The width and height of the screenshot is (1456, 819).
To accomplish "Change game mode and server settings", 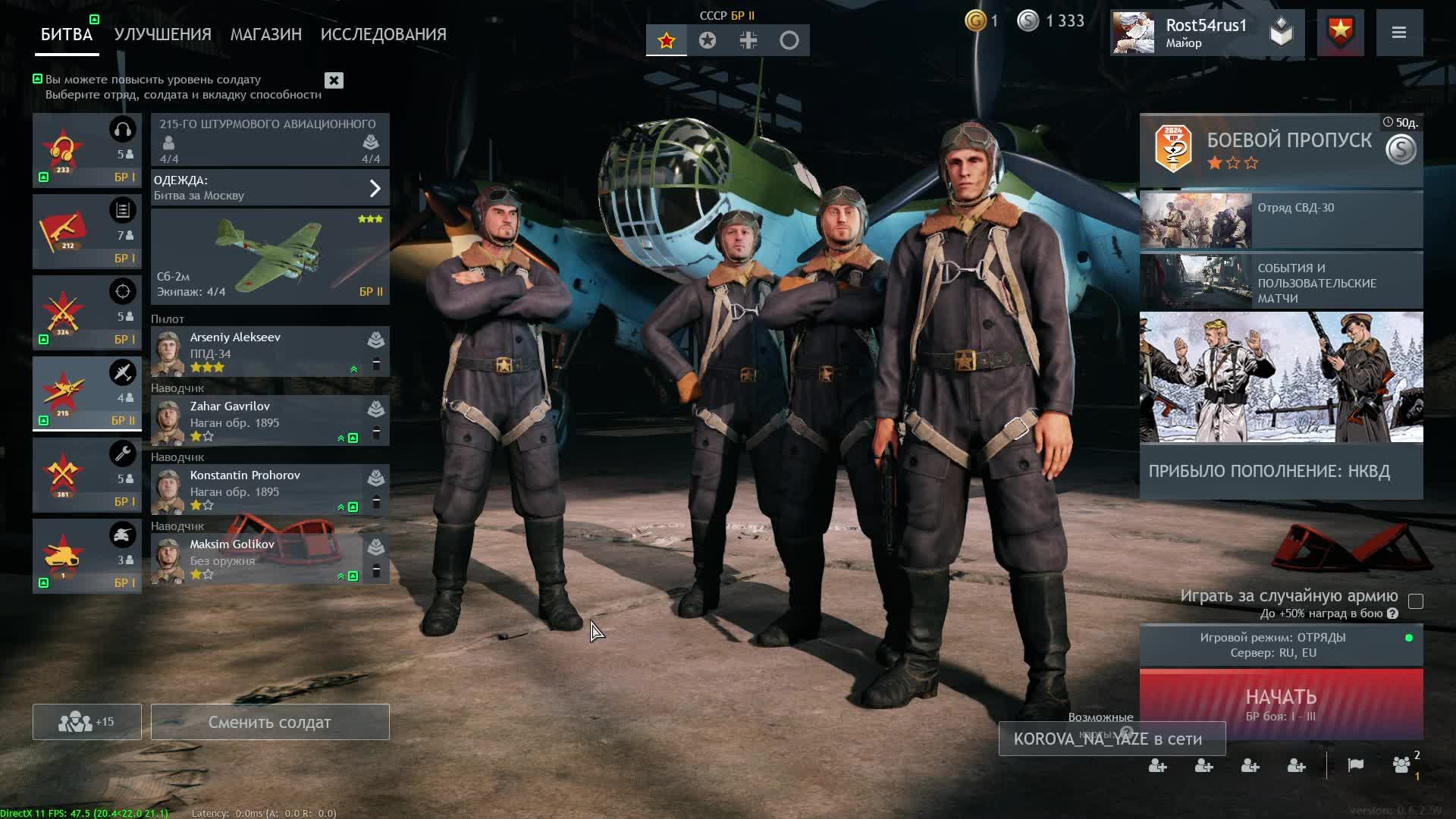I will [x=1280, y=645].
